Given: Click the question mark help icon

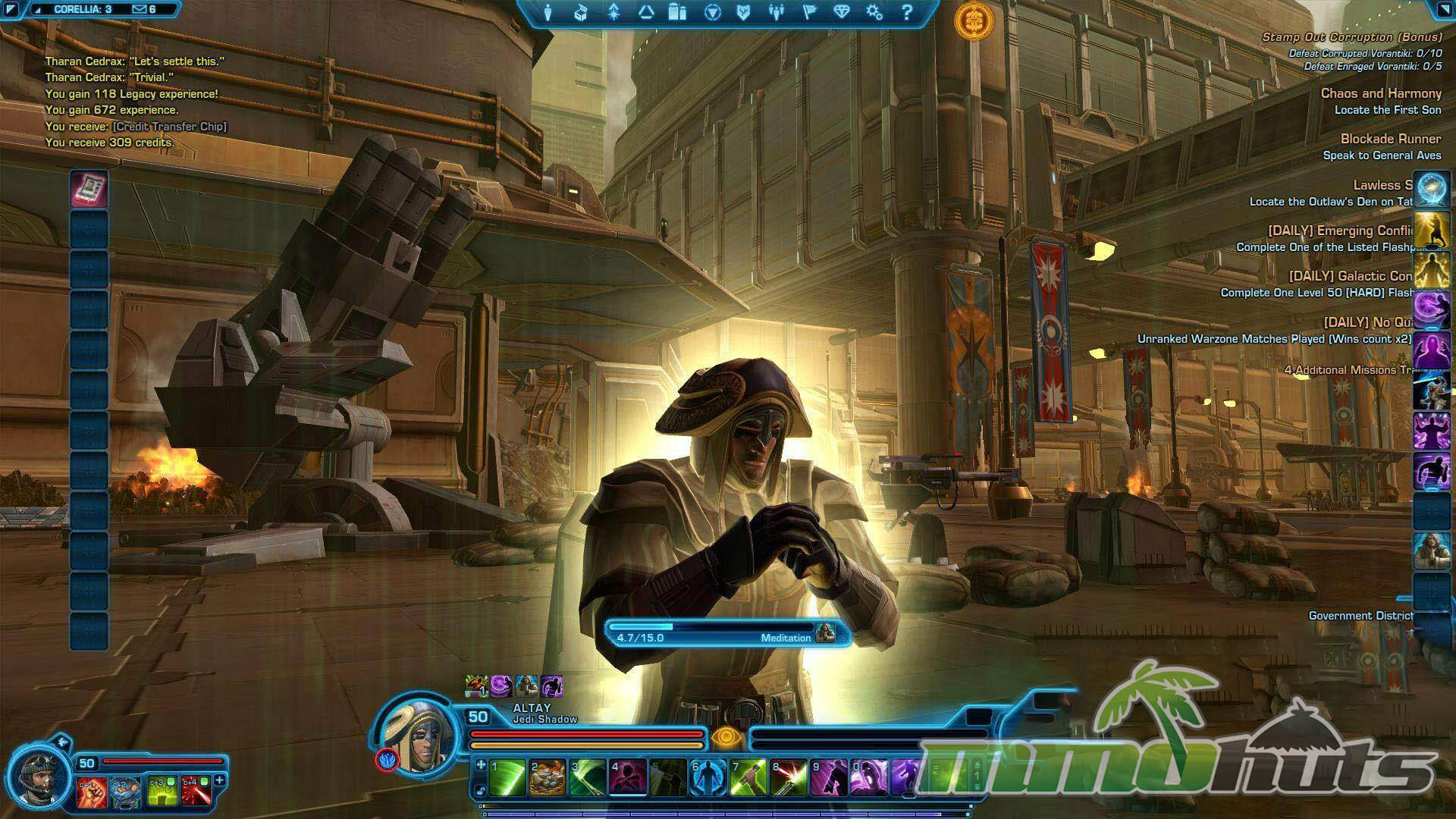Looking at the screenshot, I should click(907, 12).
